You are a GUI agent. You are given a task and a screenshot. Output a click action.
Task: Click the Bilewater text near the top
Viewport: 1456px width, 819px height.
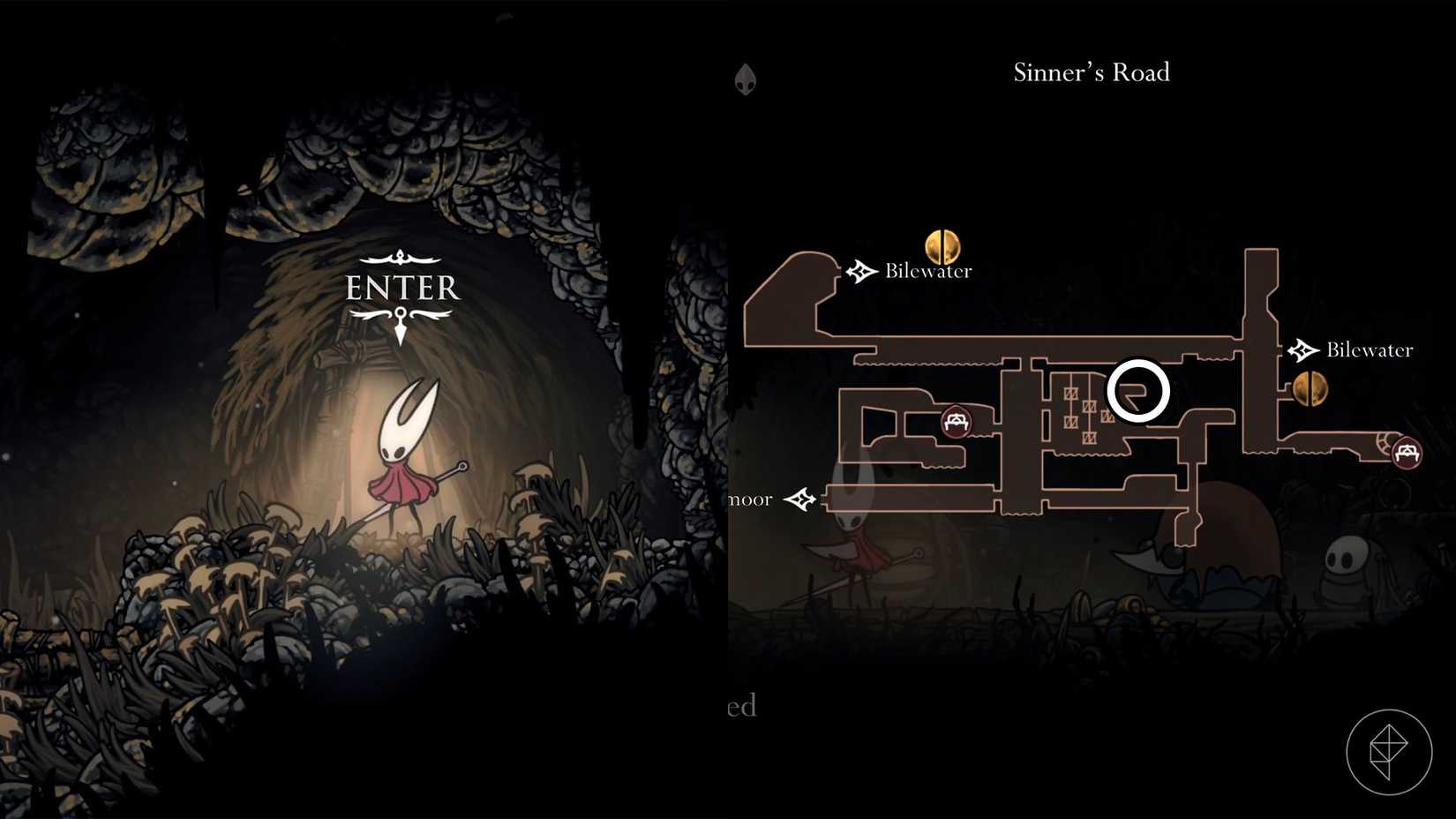(x=927, y=271)
